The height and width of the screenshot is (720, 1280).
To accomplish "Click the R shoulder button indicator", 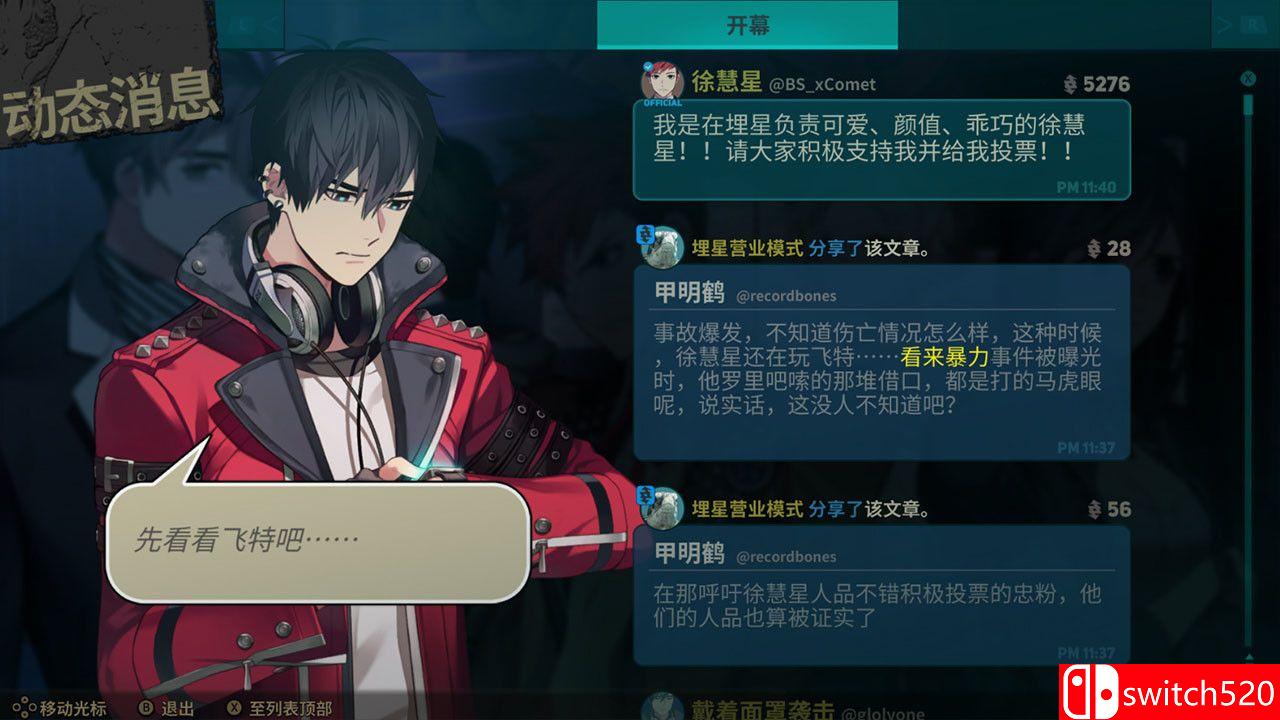I will (x=1253, y=22).
